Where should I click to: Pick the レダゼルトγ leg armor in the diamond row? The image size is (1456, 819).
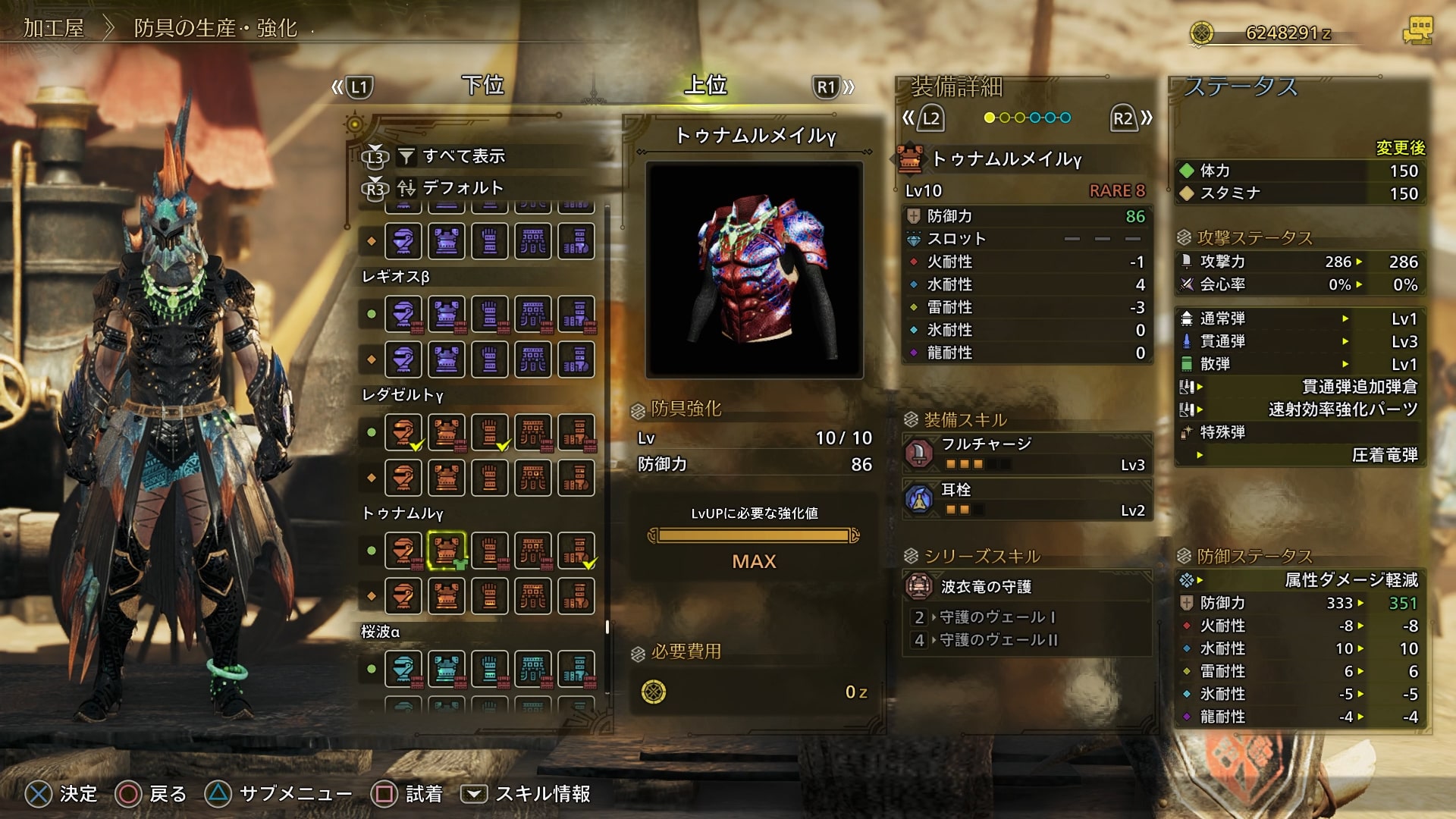[576, 478]
